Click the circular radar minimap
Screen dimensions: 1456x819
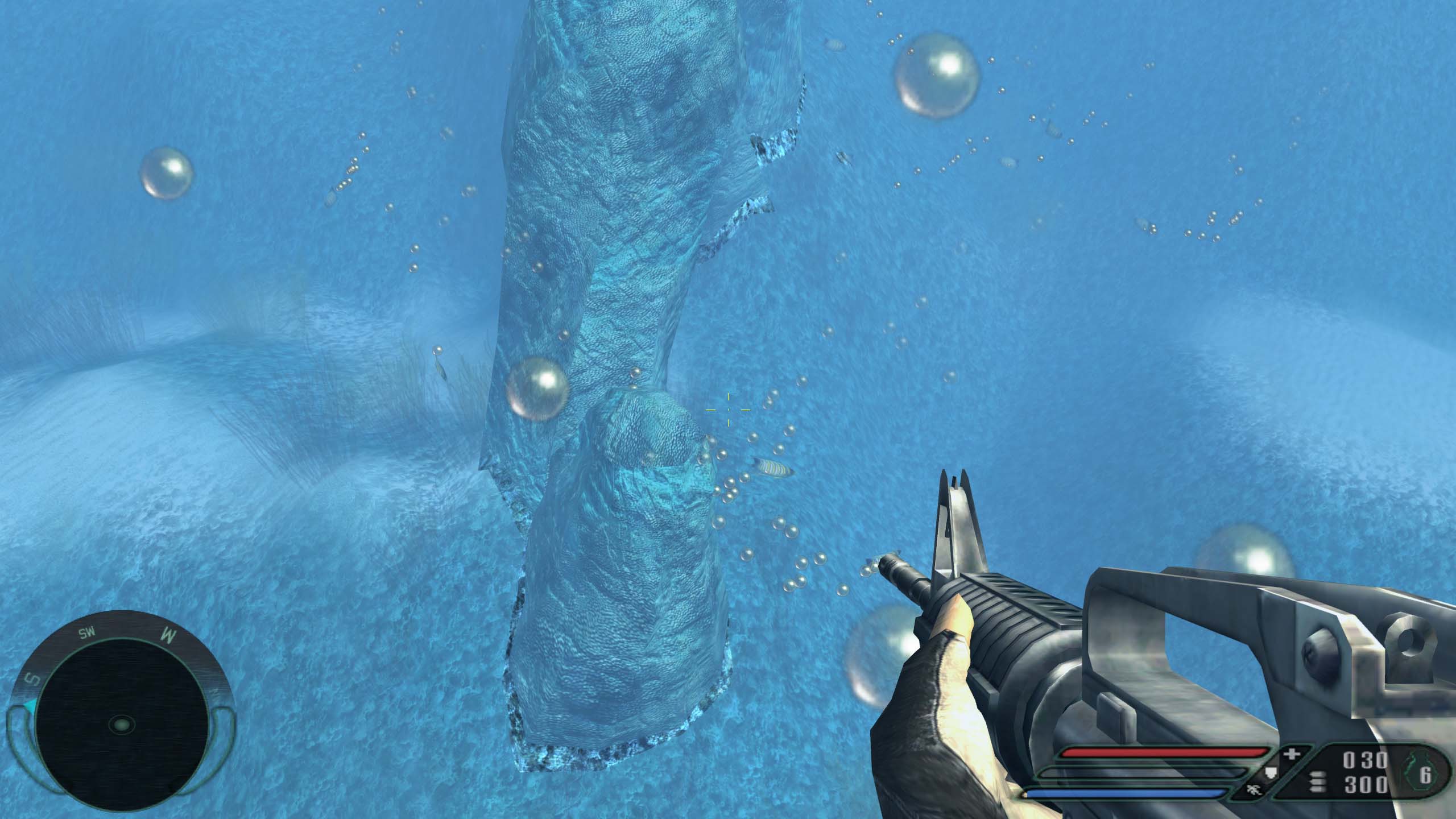[121, 723]
